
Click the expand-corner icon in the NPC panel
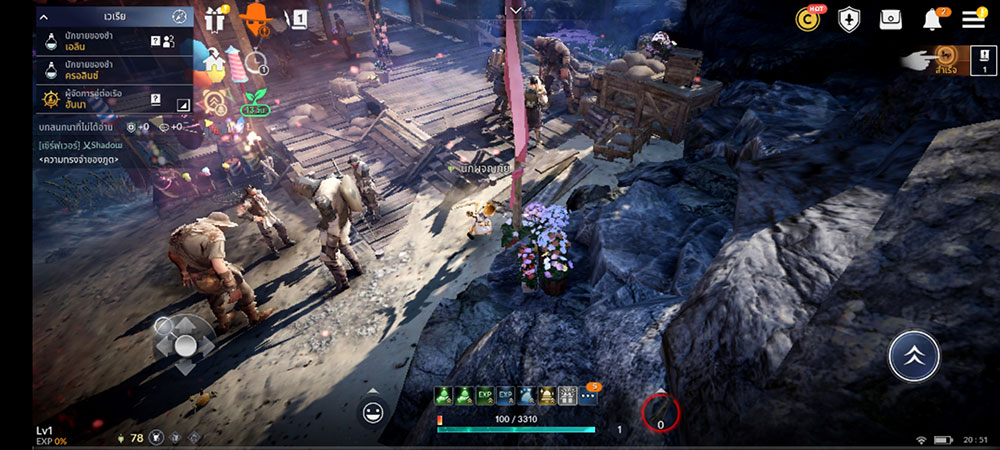click(183, 104)
